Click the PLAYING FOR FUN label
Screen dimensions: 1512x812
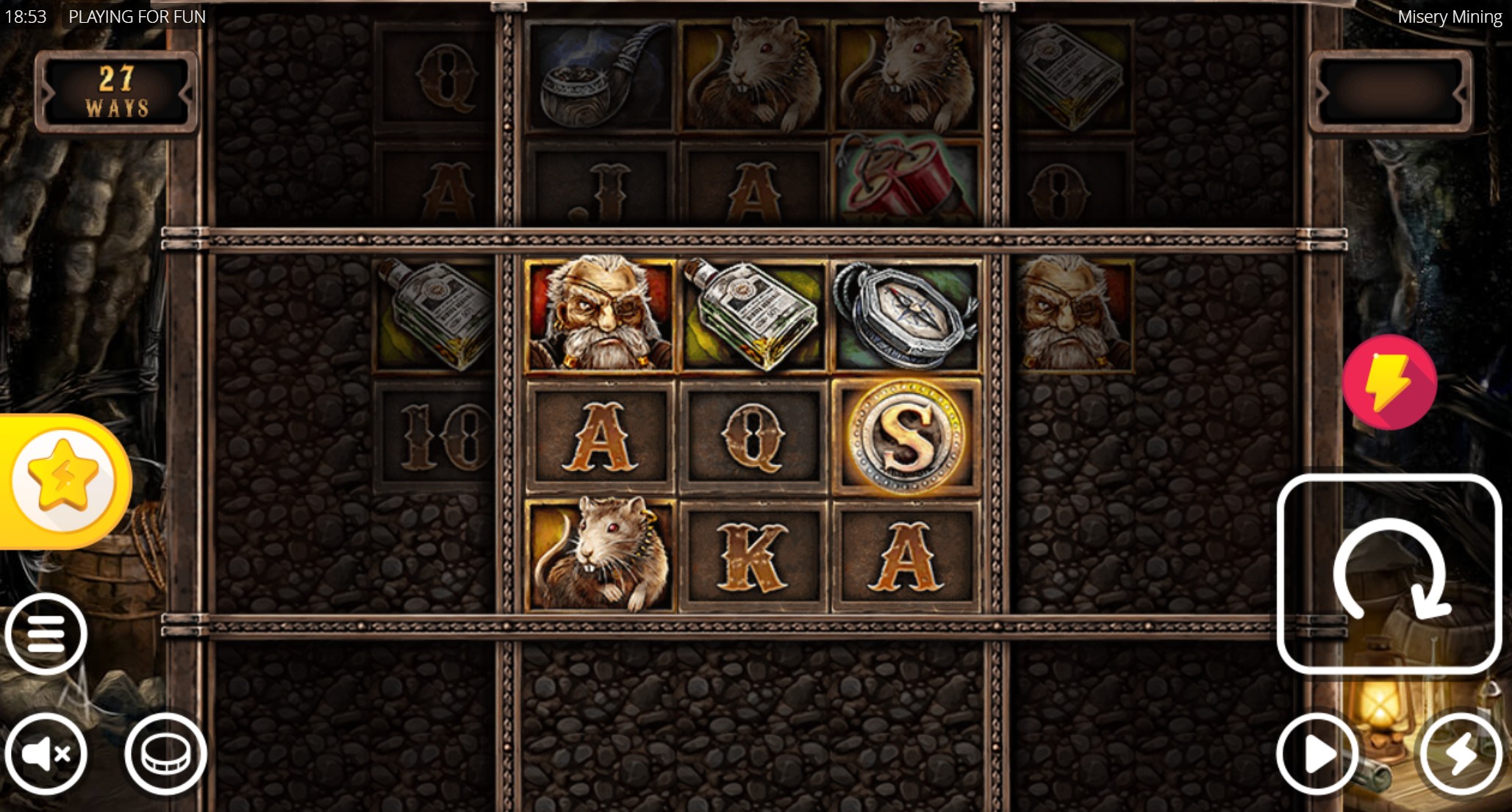[x=137, y=16]
